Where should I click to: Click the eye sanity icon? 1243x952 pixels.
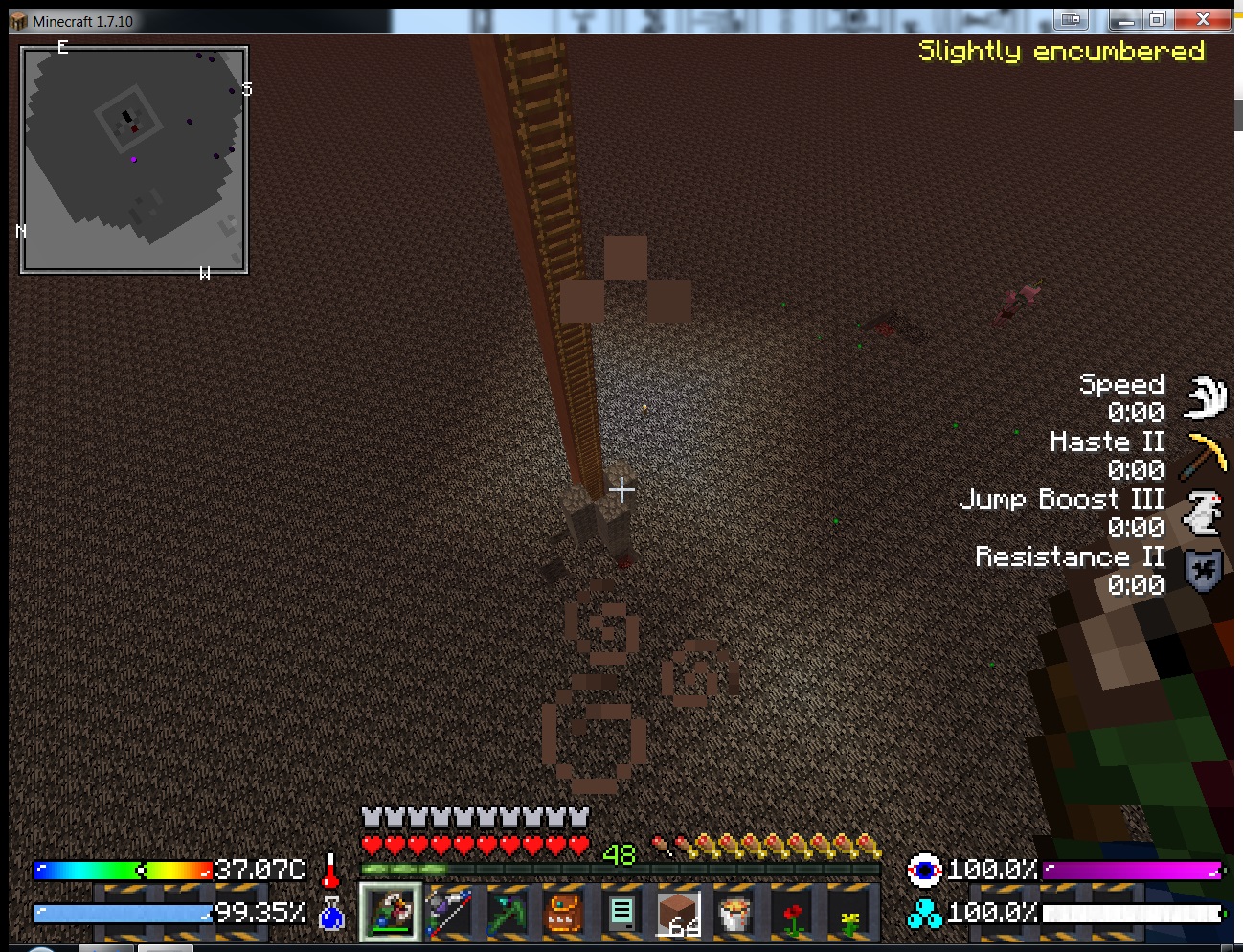(x=924, y=870)
